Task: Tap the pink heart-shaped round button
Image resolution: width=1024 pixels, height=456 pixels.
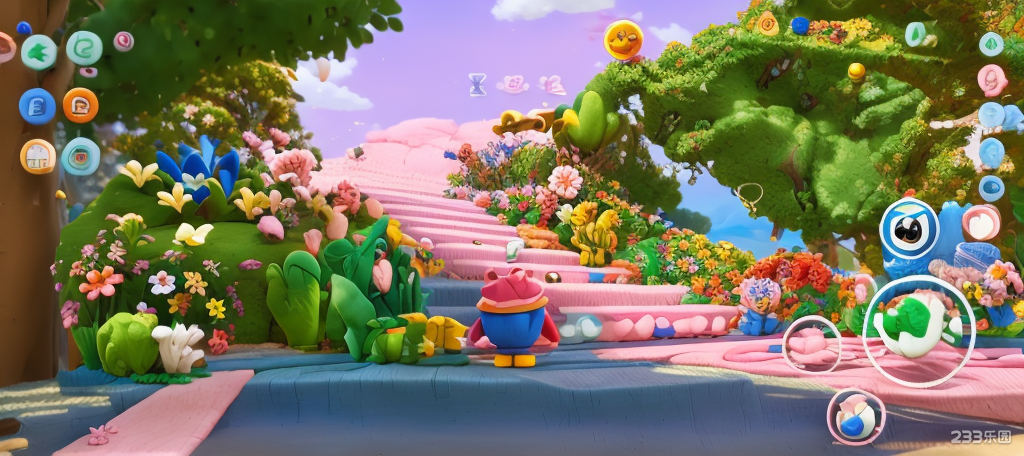Action: click(x=981, y=223)
